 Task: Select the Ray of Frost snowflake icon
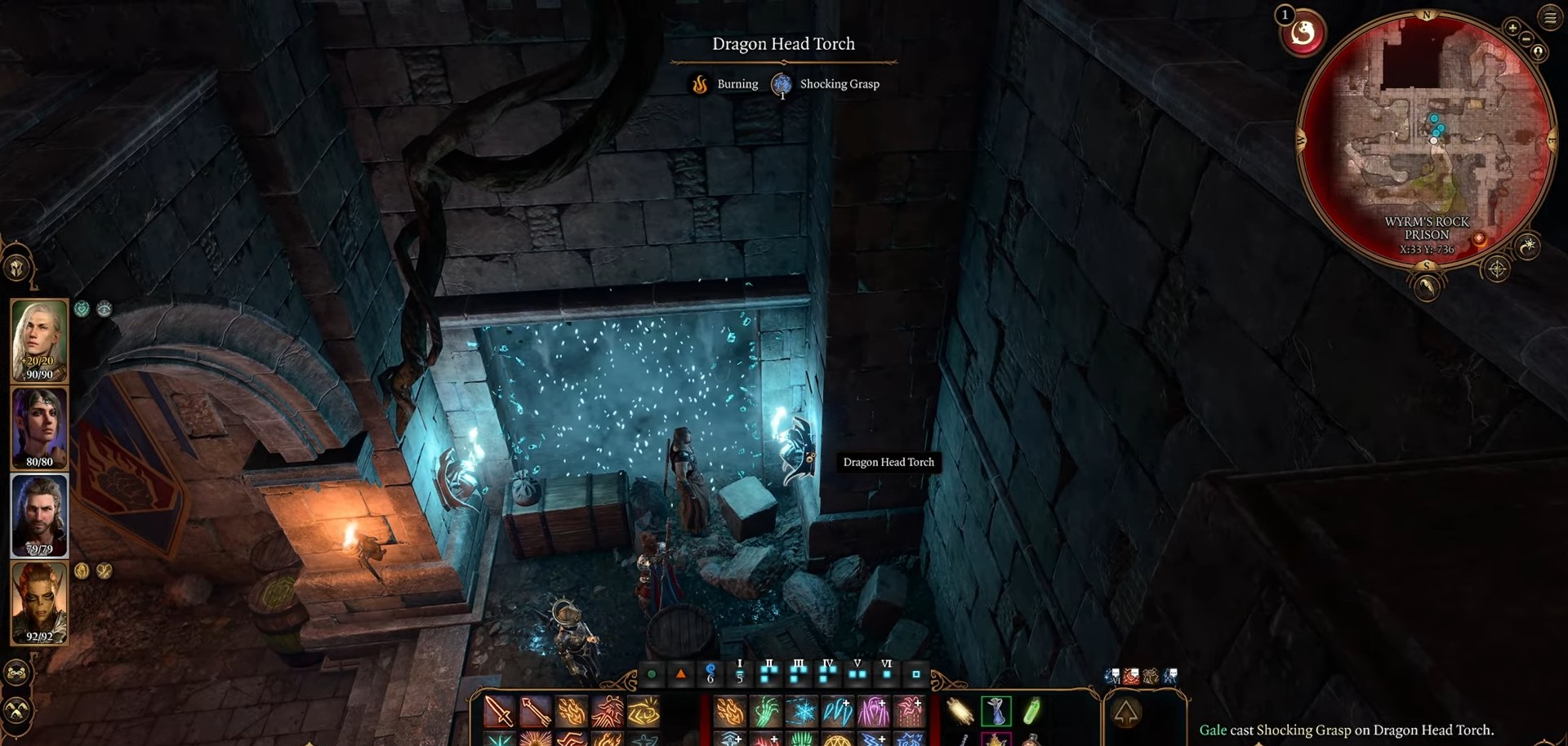coord(800,711)
